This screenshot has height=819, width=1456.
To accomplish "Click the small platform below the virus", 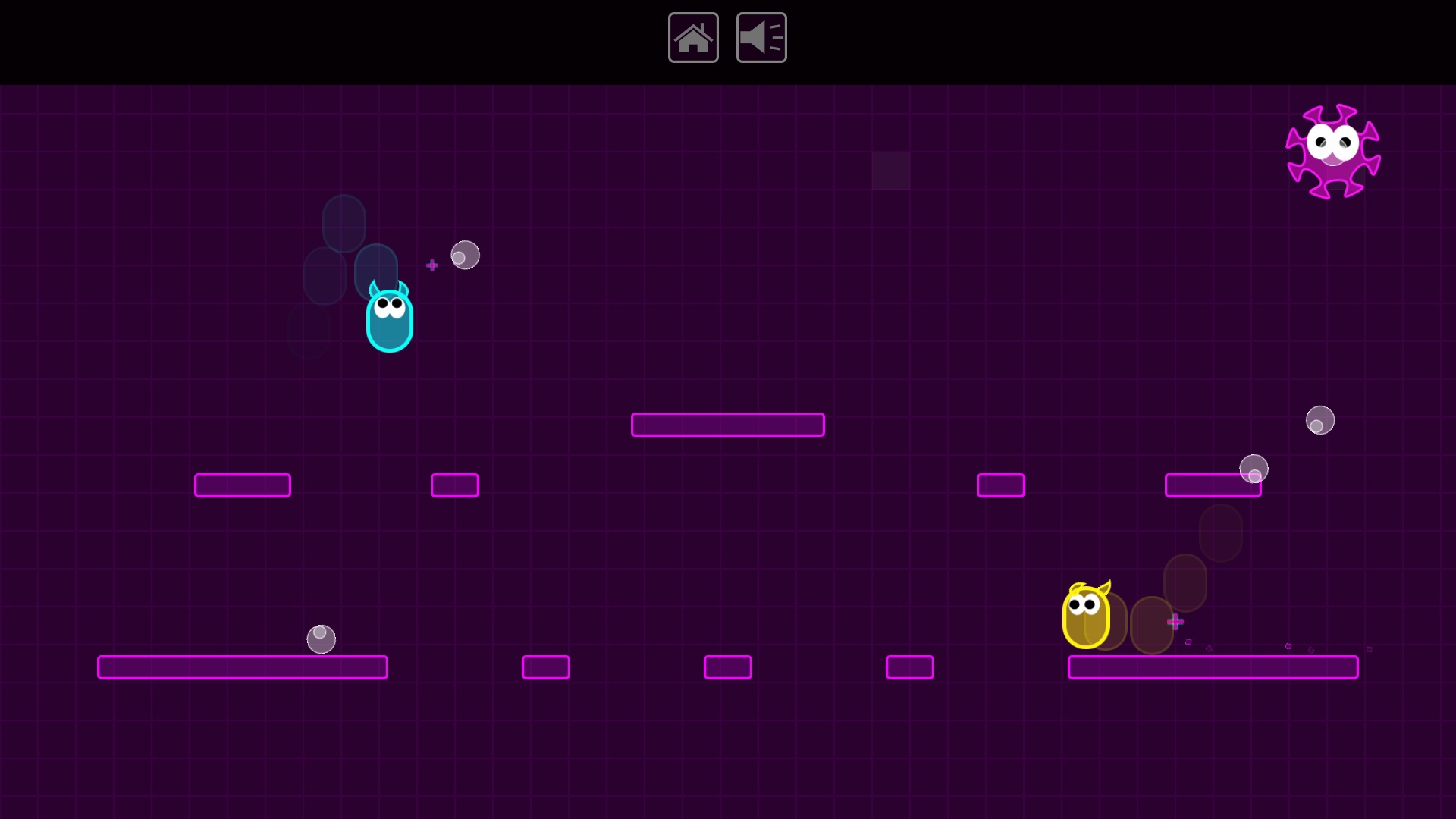I will pos(1212,485).
